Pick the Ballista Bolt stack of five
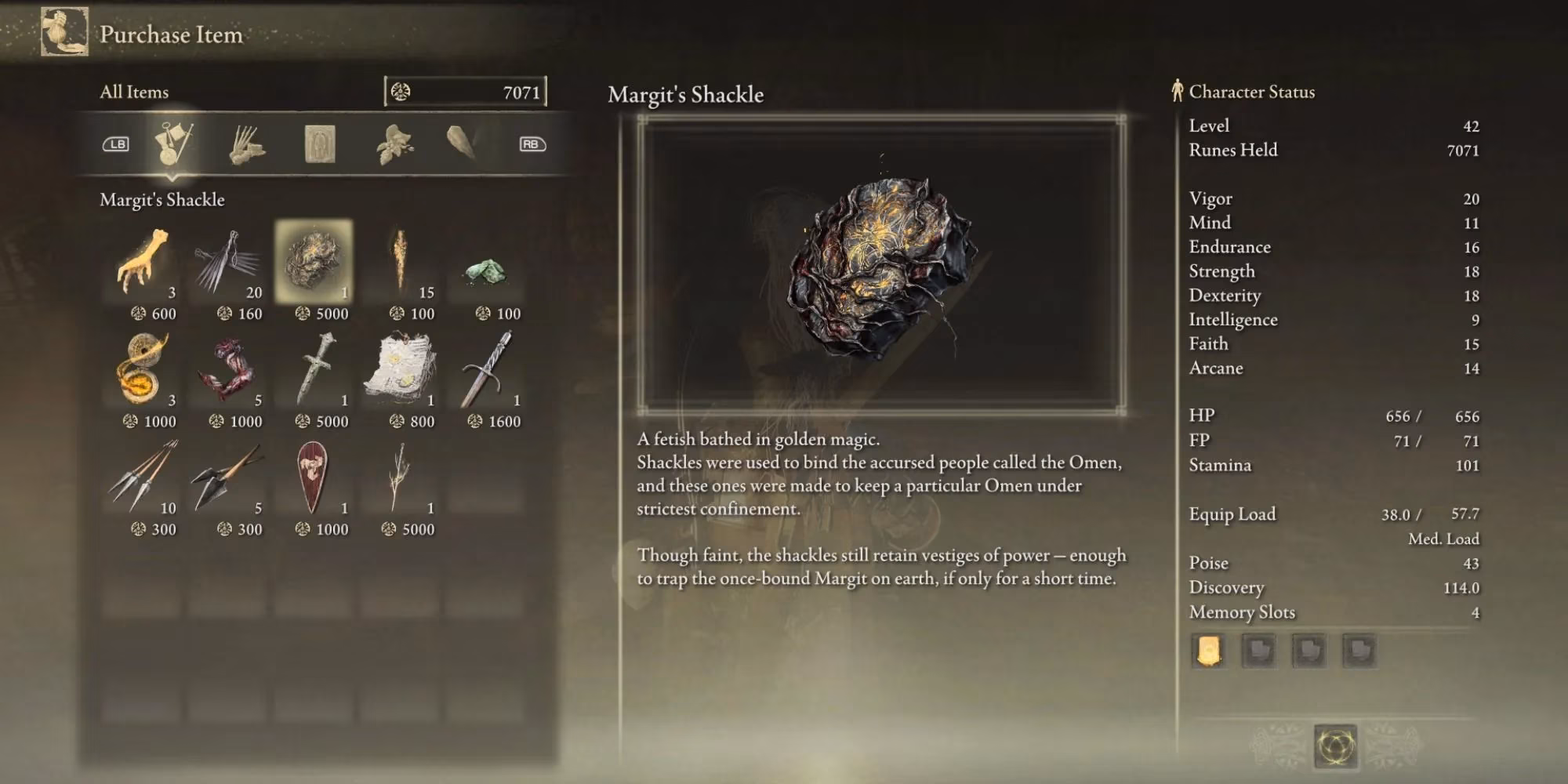 [228, 477]
